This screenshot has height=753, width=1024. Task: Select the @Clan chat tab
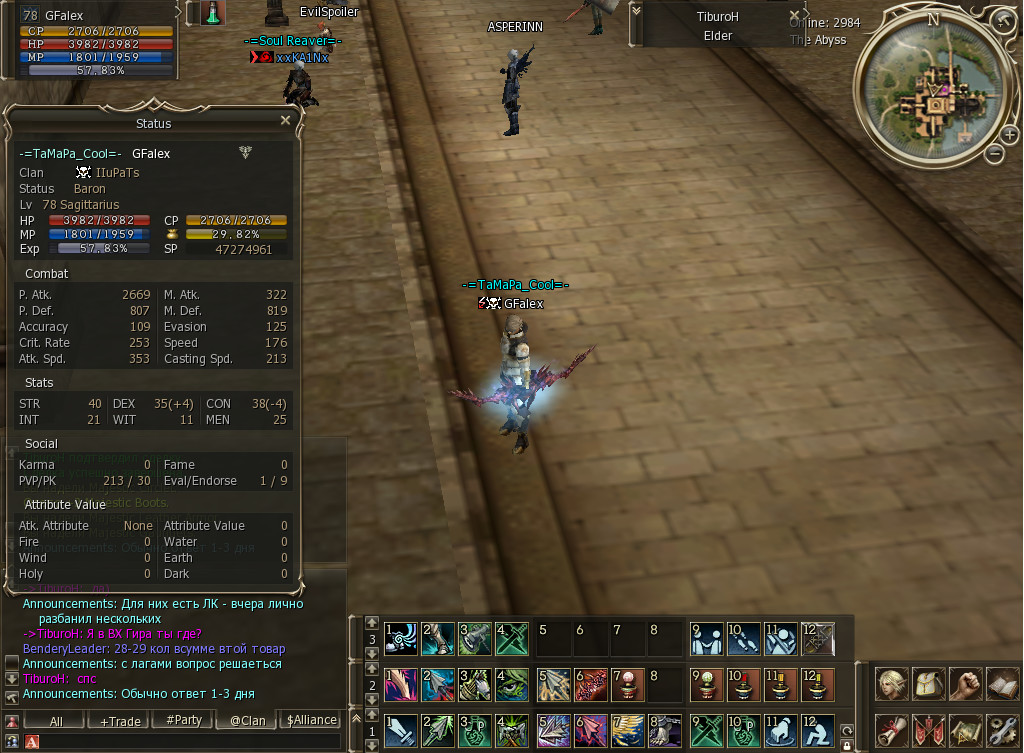(247, 720)
